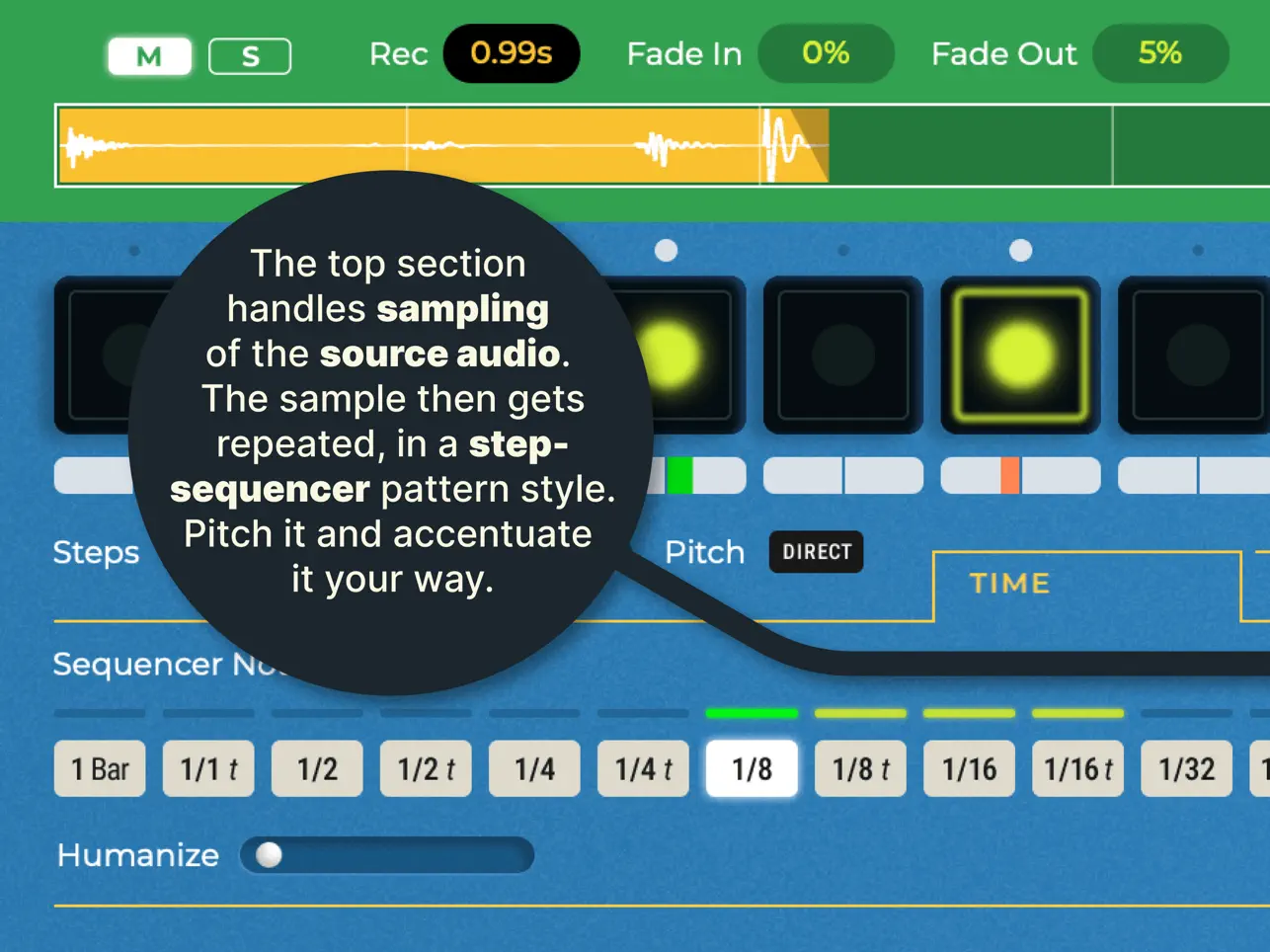The height and width of the screenshot is (952, 1270).
Task: Enable the S solo toggle
Action: (x=250, y=55)
